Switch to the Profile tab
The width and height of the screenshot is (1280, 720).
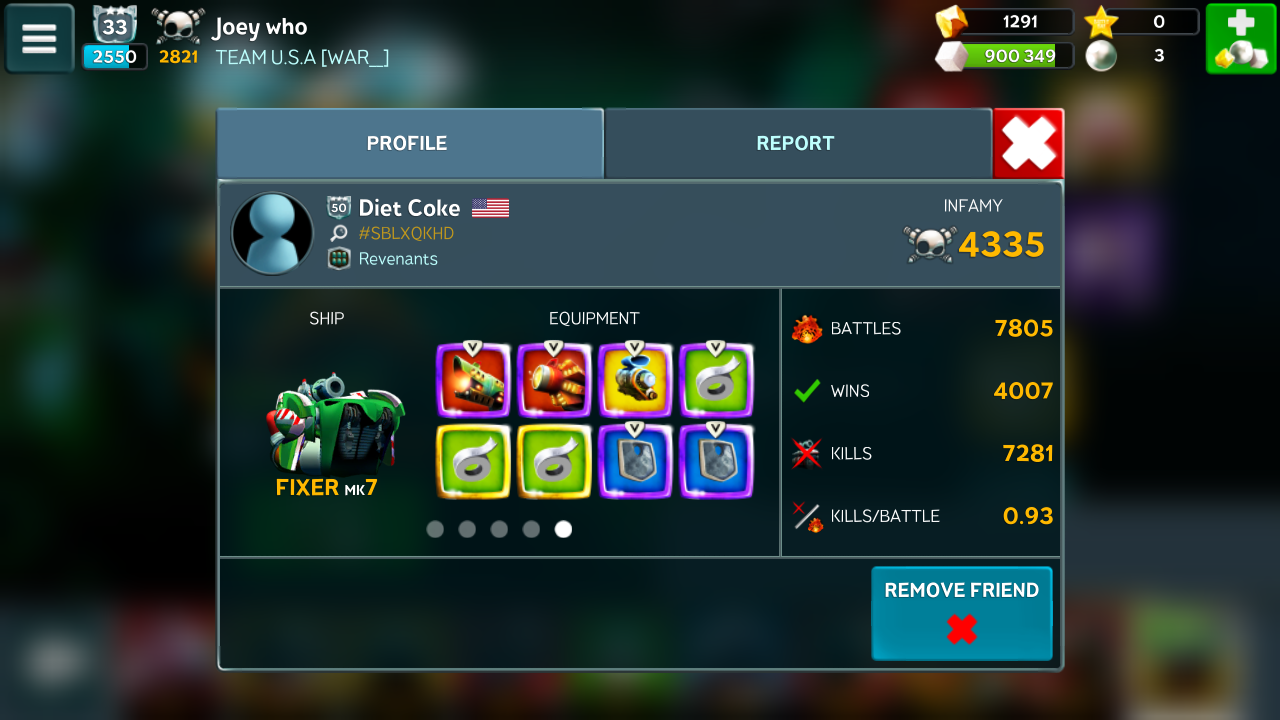coord(407,143)
